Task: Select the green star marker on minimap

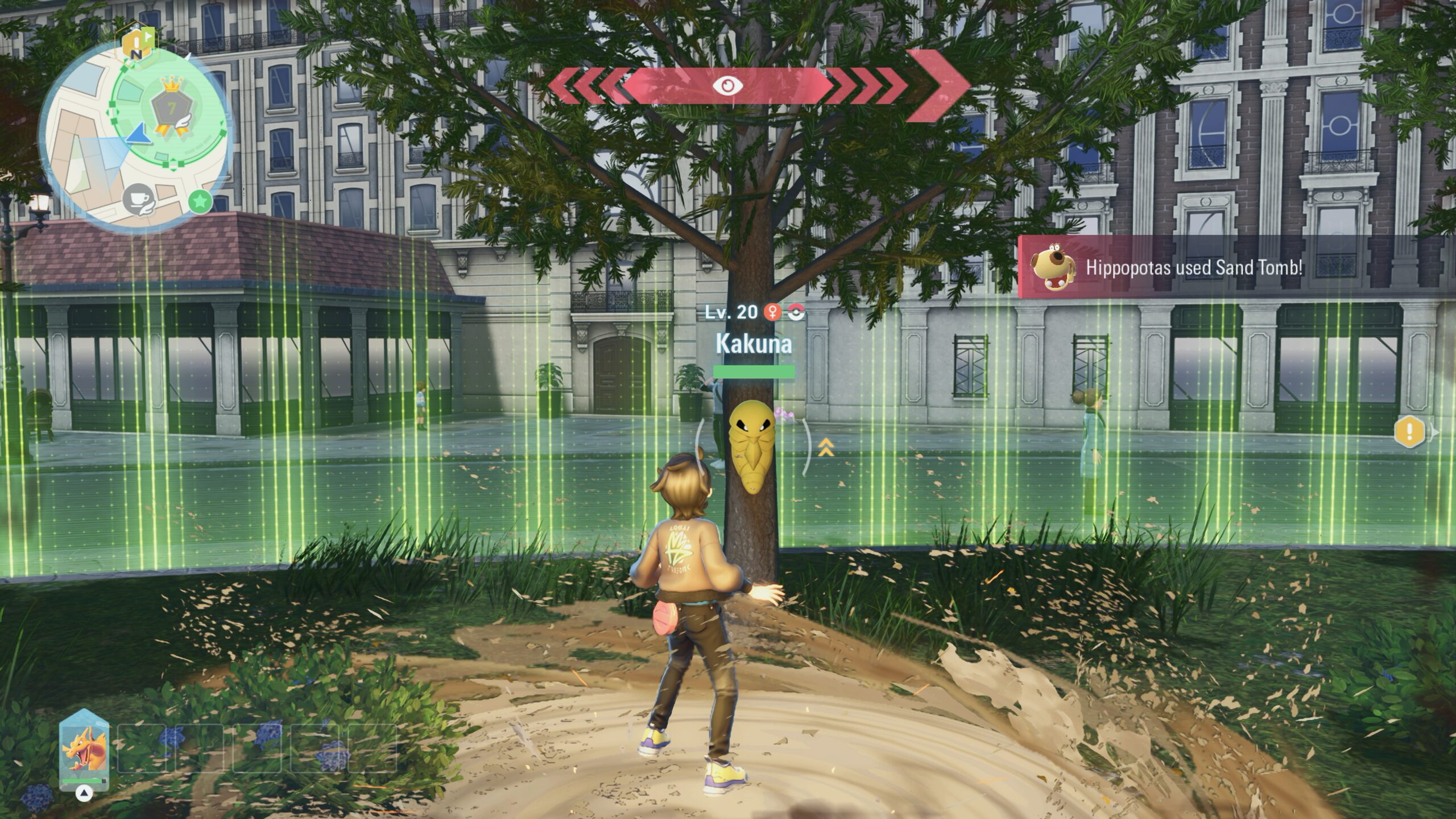Action: [200, 201]
